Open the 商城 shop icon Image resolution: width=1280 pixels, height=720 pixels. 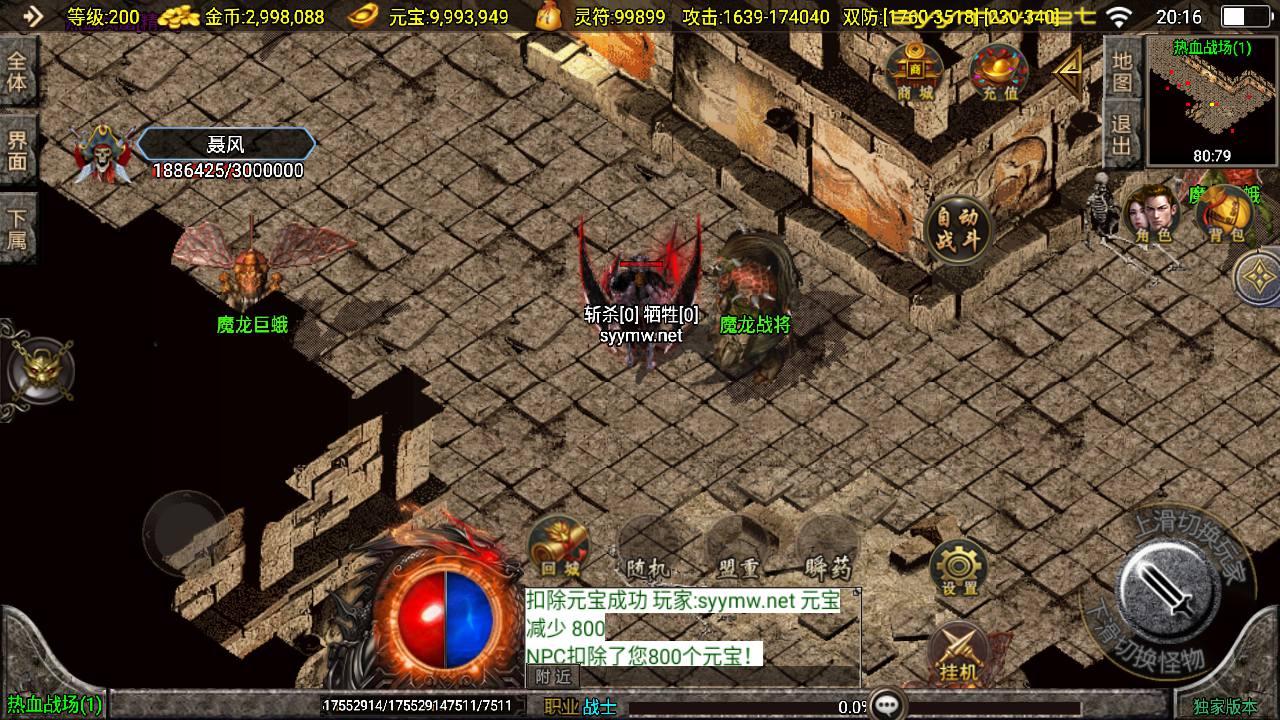pyautogui.click(x=914, y=72)
